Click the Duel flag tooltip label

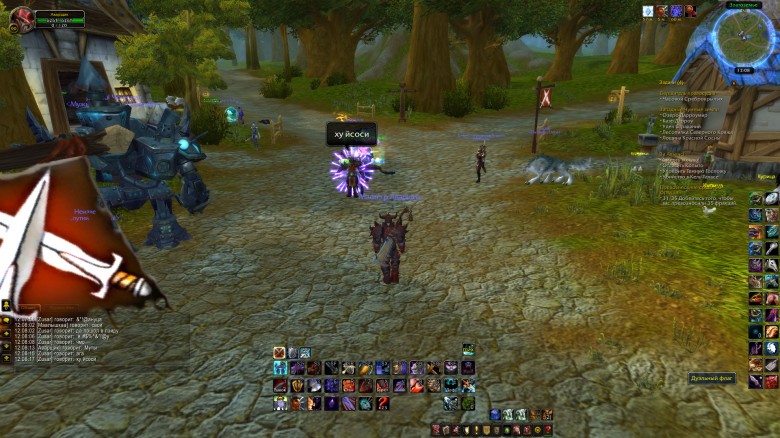pyautogui.click(x=711, y=378)
